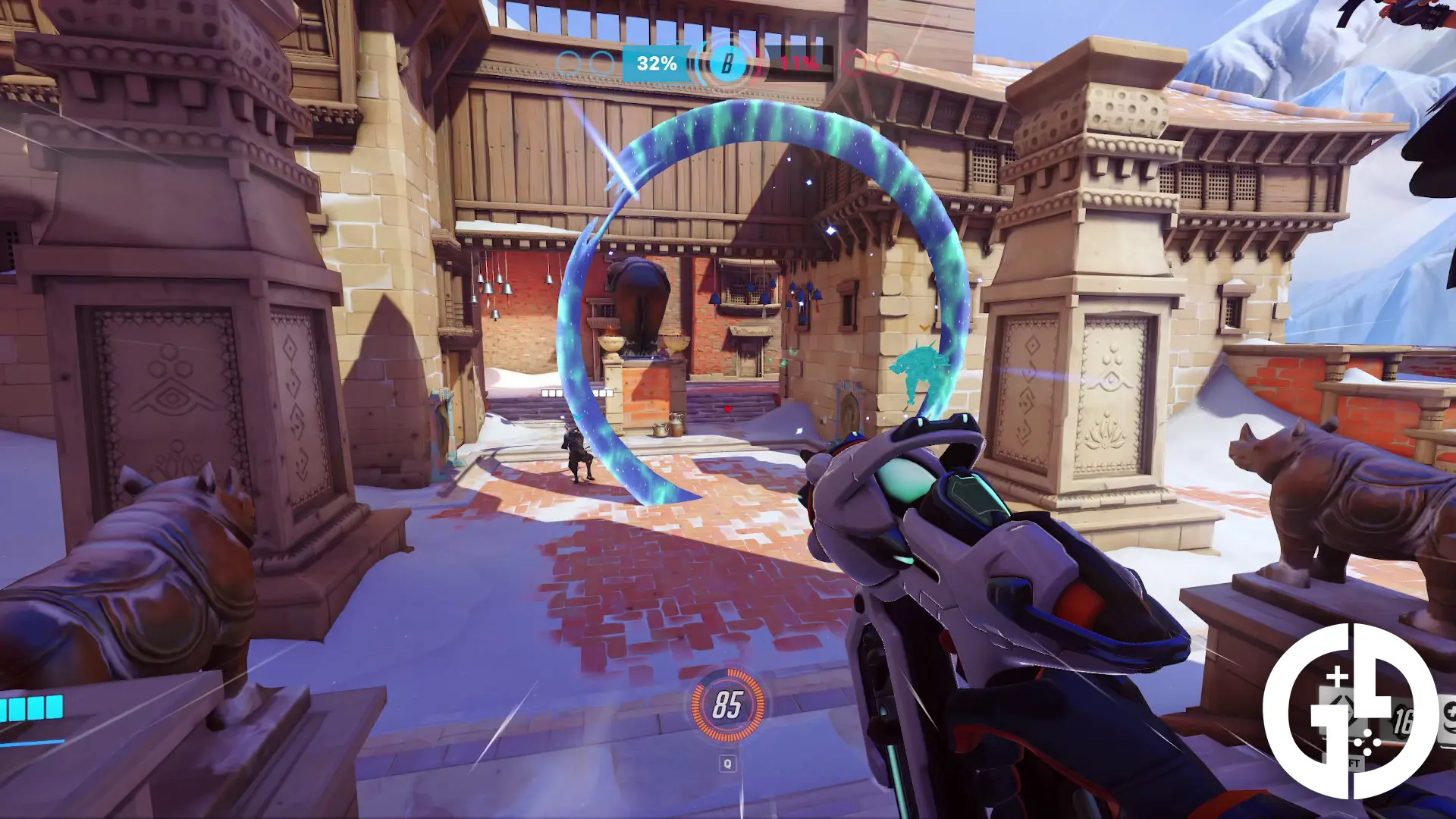Click the rightmost tick below the objective statue
Screen dimensions: 1456x819
pyautogui.click(x=610, y=393)
